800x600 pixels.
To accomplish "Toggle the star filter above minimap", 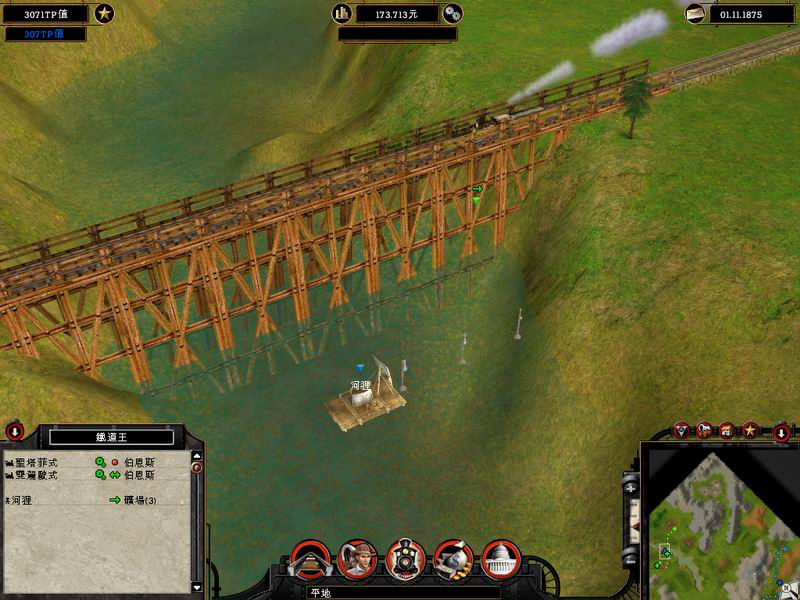I will (x=749, y=430).
